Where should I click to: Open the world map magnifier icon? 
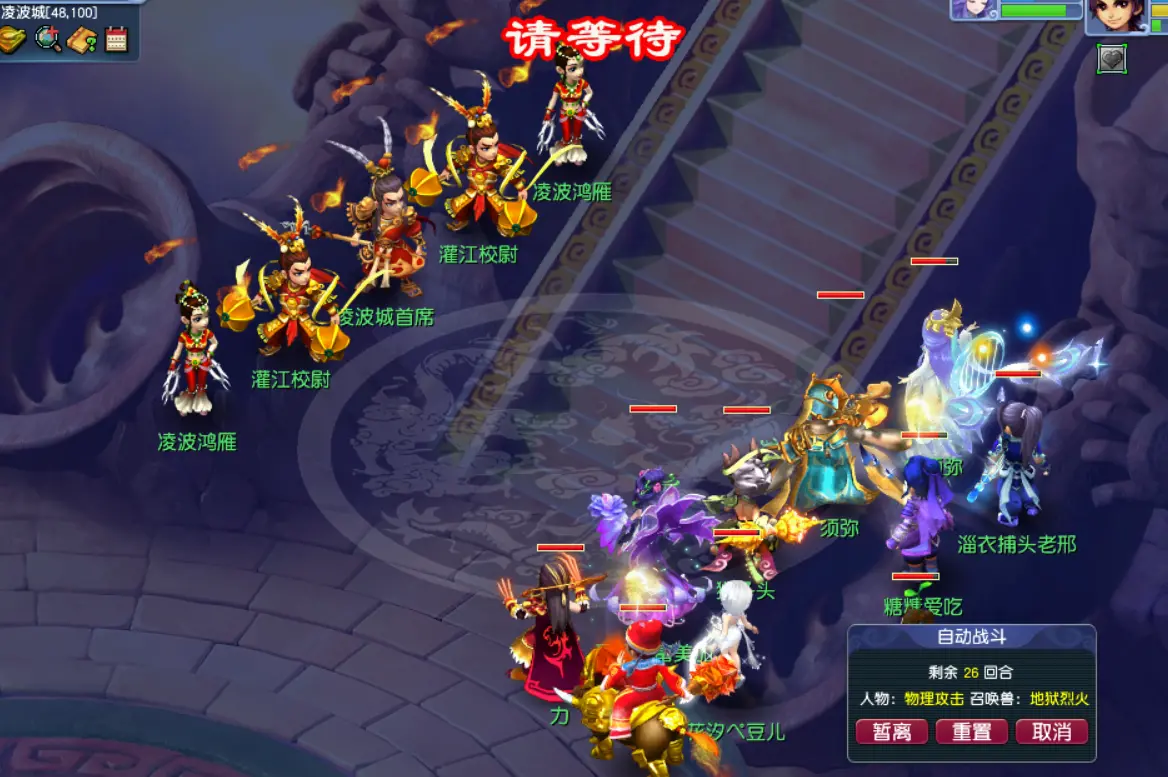tap(48, 39)
